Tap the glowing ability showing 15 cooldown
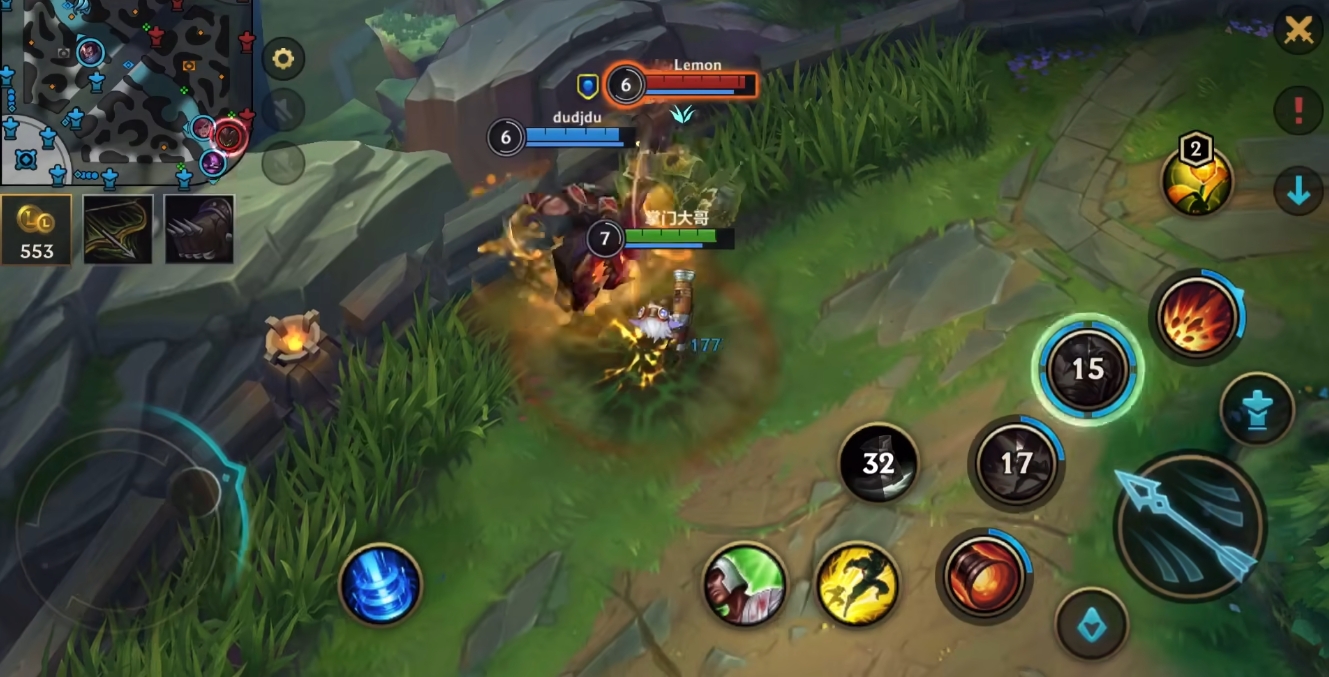 pyautogui.click(x=1087, y=369)
